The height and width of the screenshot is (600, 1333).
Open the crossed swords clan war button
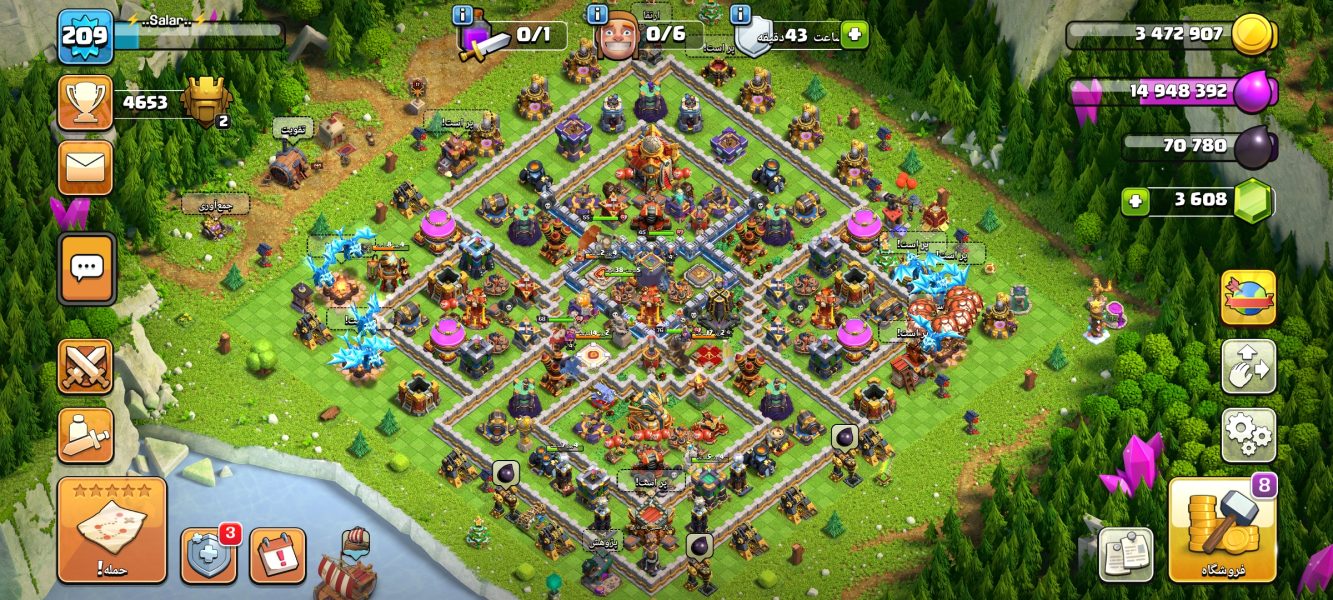click(85, 366)
